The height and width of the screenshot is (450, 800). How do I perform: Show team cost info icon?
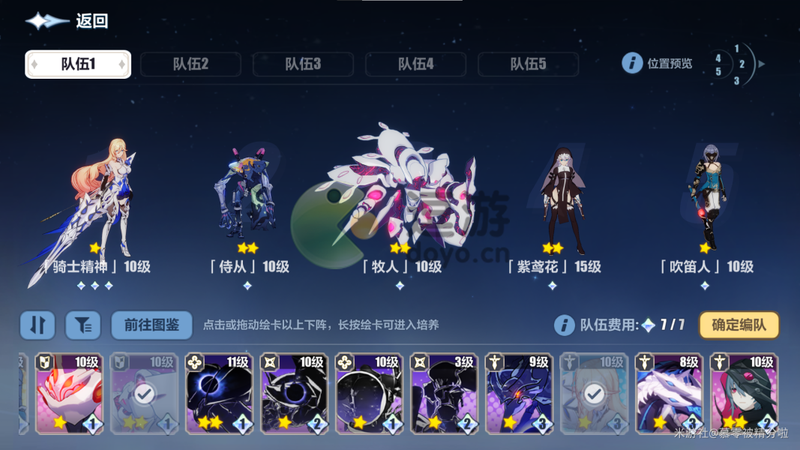tap(564, 324)
